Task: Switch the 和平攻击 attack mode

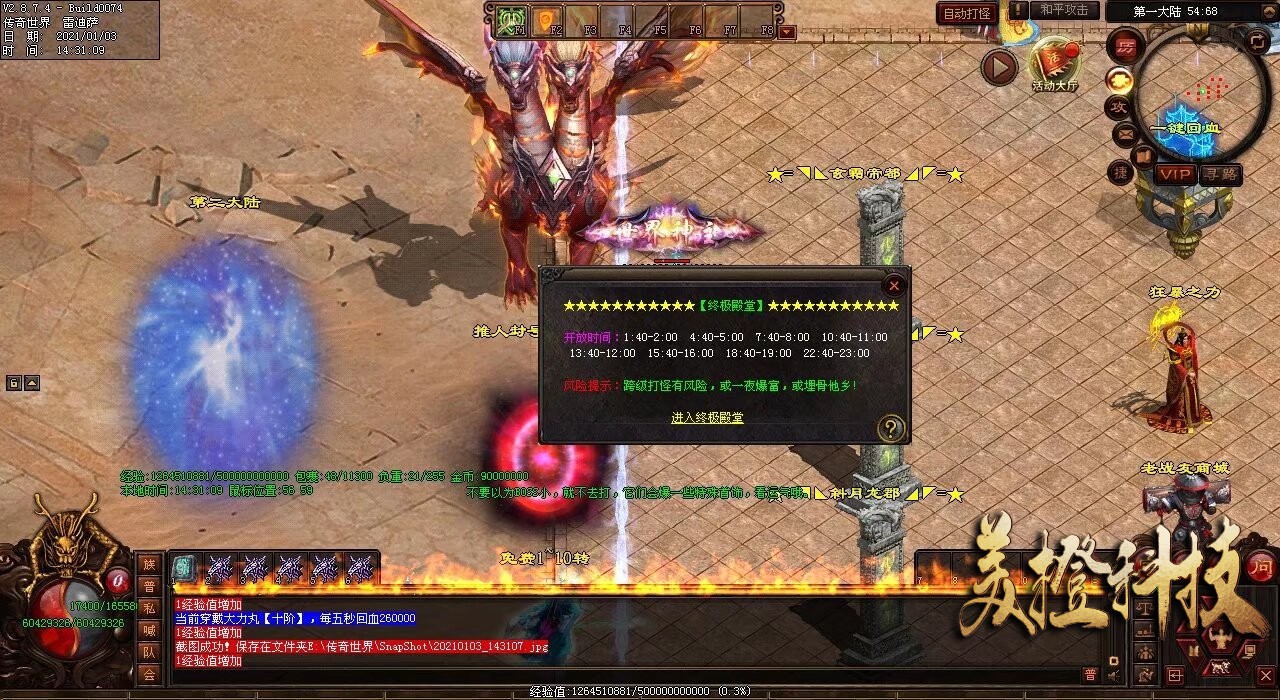Action: click(x=1064, y=10)
